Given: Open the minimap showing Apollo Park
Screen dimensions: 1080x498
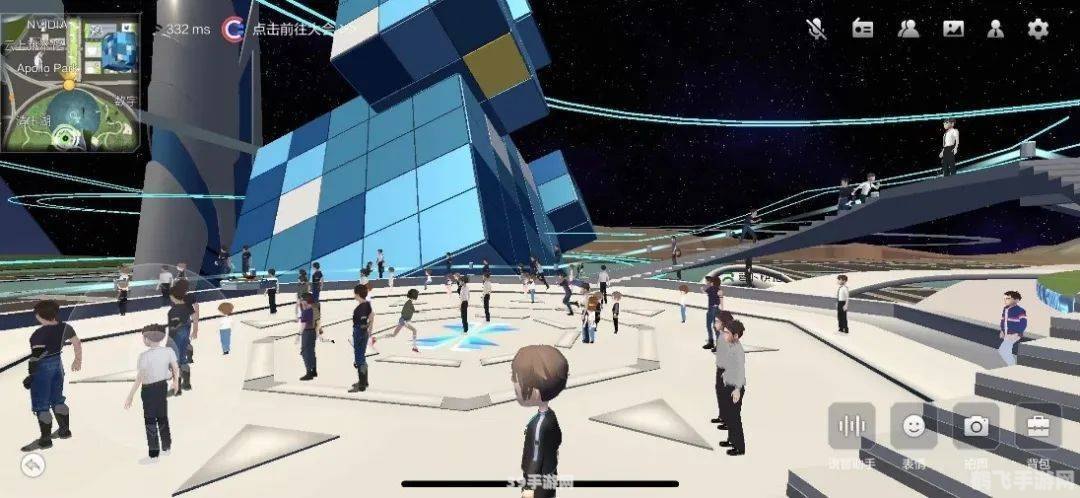Looking at the screenshot, I should point(70,83).
